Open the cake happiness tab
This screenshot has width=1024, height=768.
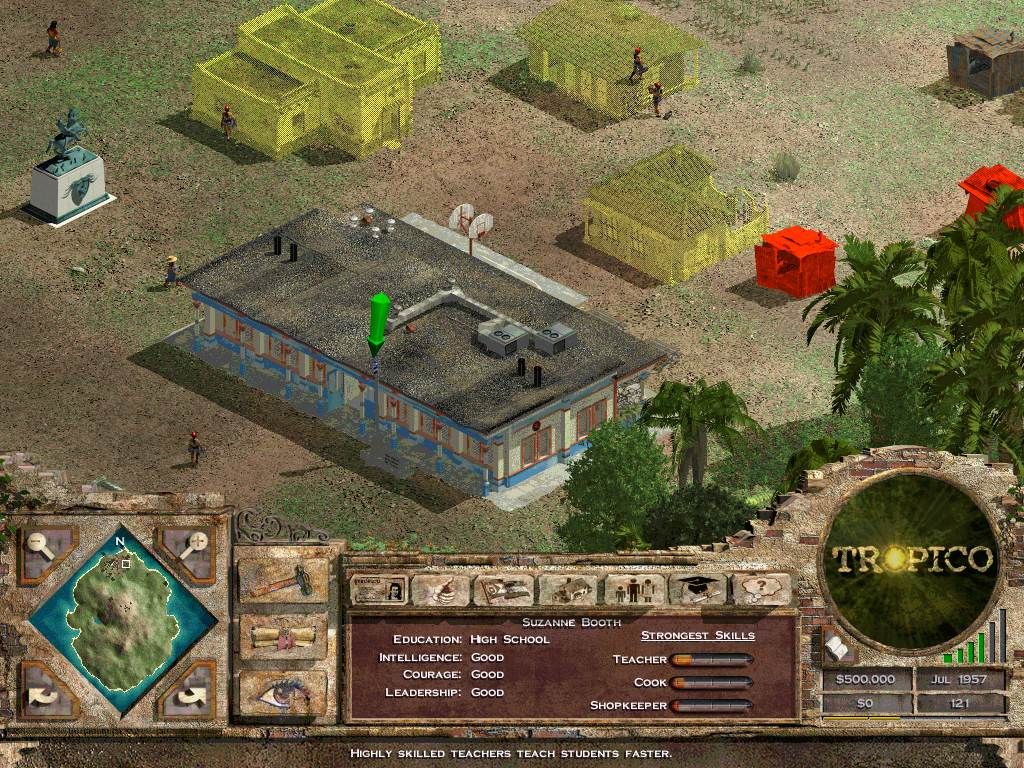(x=440, y=589)
